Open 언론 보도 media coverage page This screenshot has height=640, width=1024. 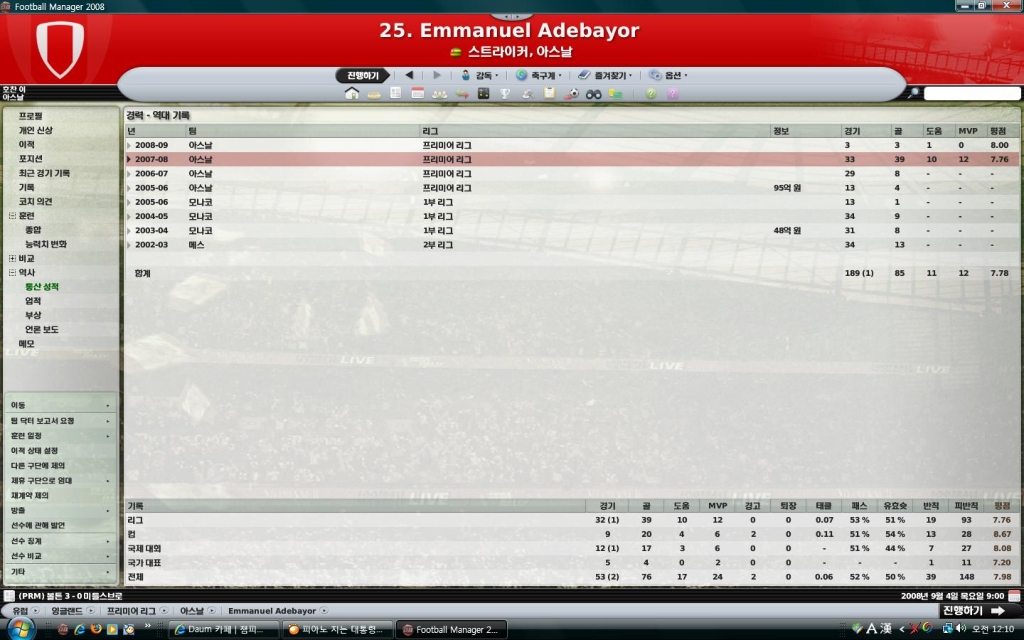42,329
